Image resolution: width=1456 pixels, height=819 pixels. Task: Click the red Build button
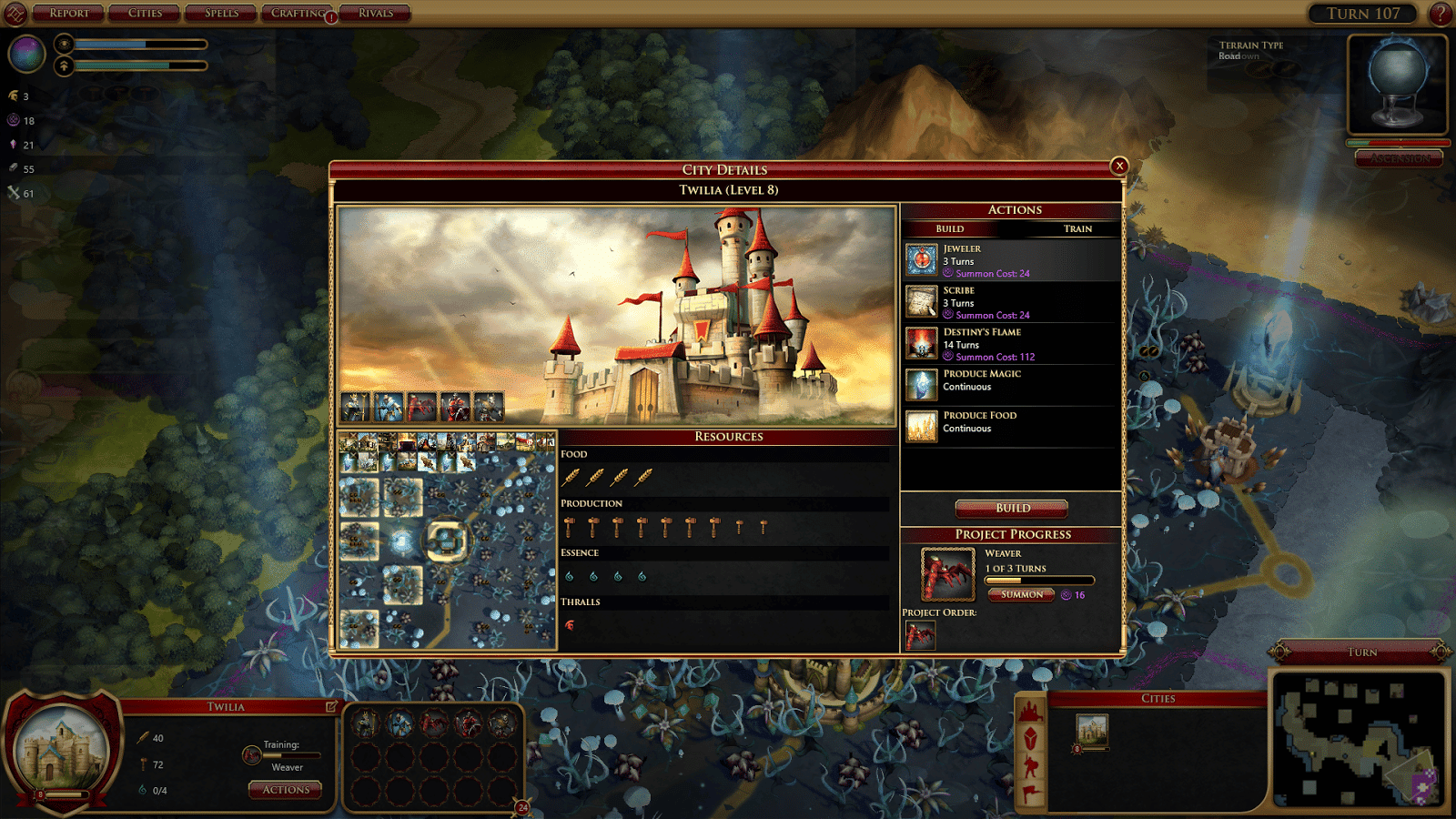tap(1012, 508)
